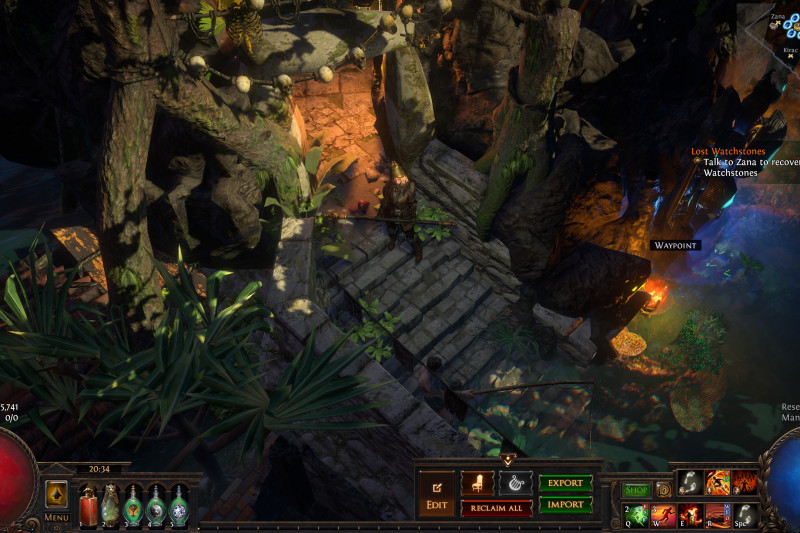The width and height of the screenshot is (800, 533).
Task: Activate the green skill bound to Q
Action: (x=637, y=515)
